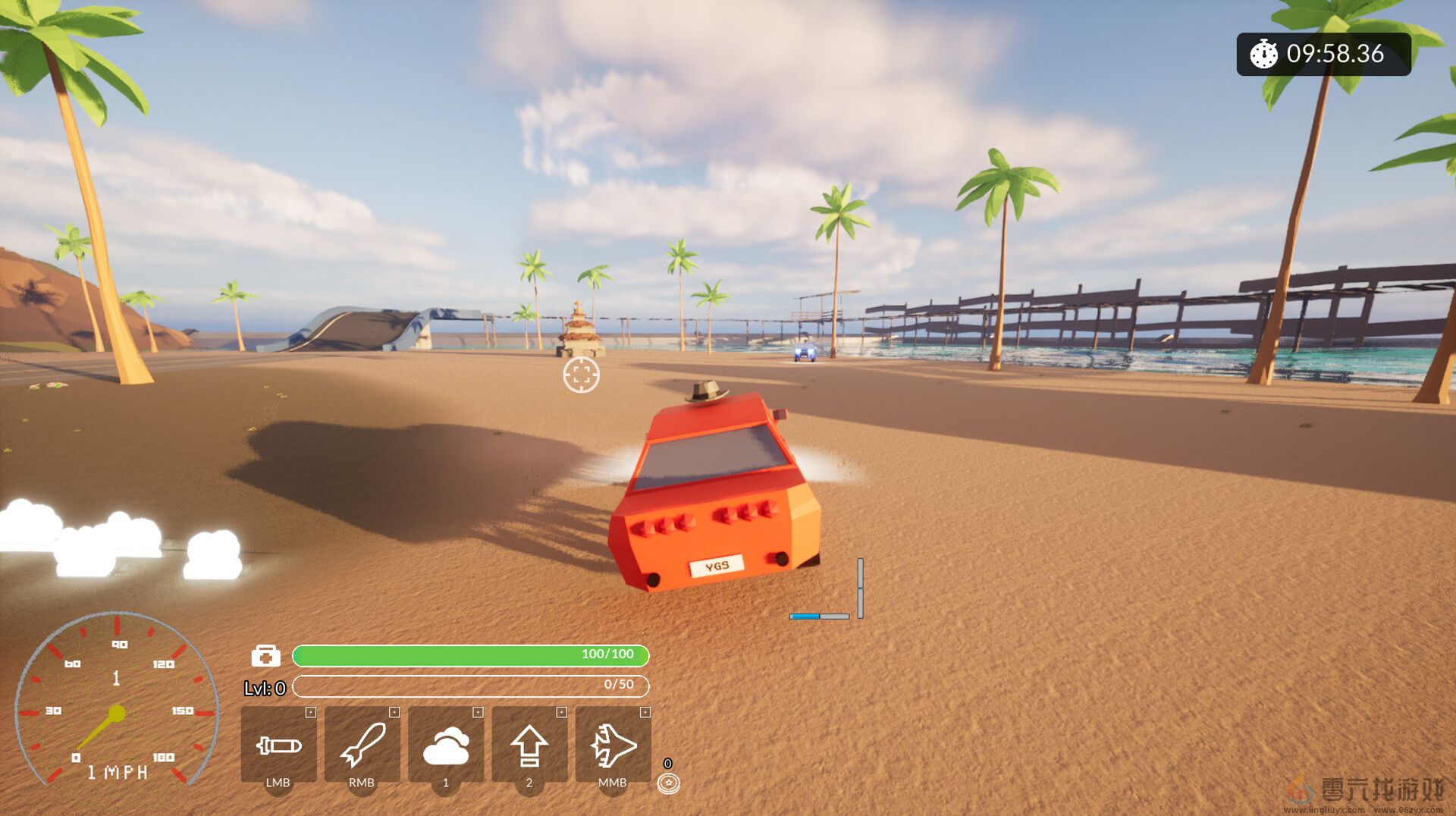Expand the indicator box on the MMB jet slot
This screenshot has height=816, width=1456.
pyautogui.click(x=644, y=713)
